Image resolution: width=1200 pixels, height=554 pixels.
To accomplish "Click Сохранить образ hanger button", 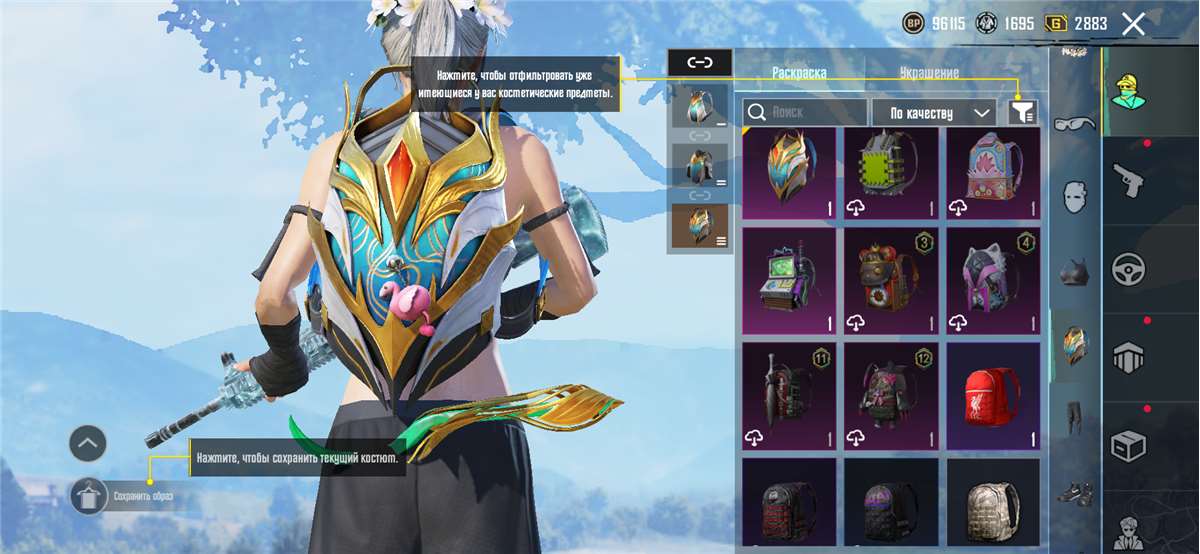I will coord(89,495).
